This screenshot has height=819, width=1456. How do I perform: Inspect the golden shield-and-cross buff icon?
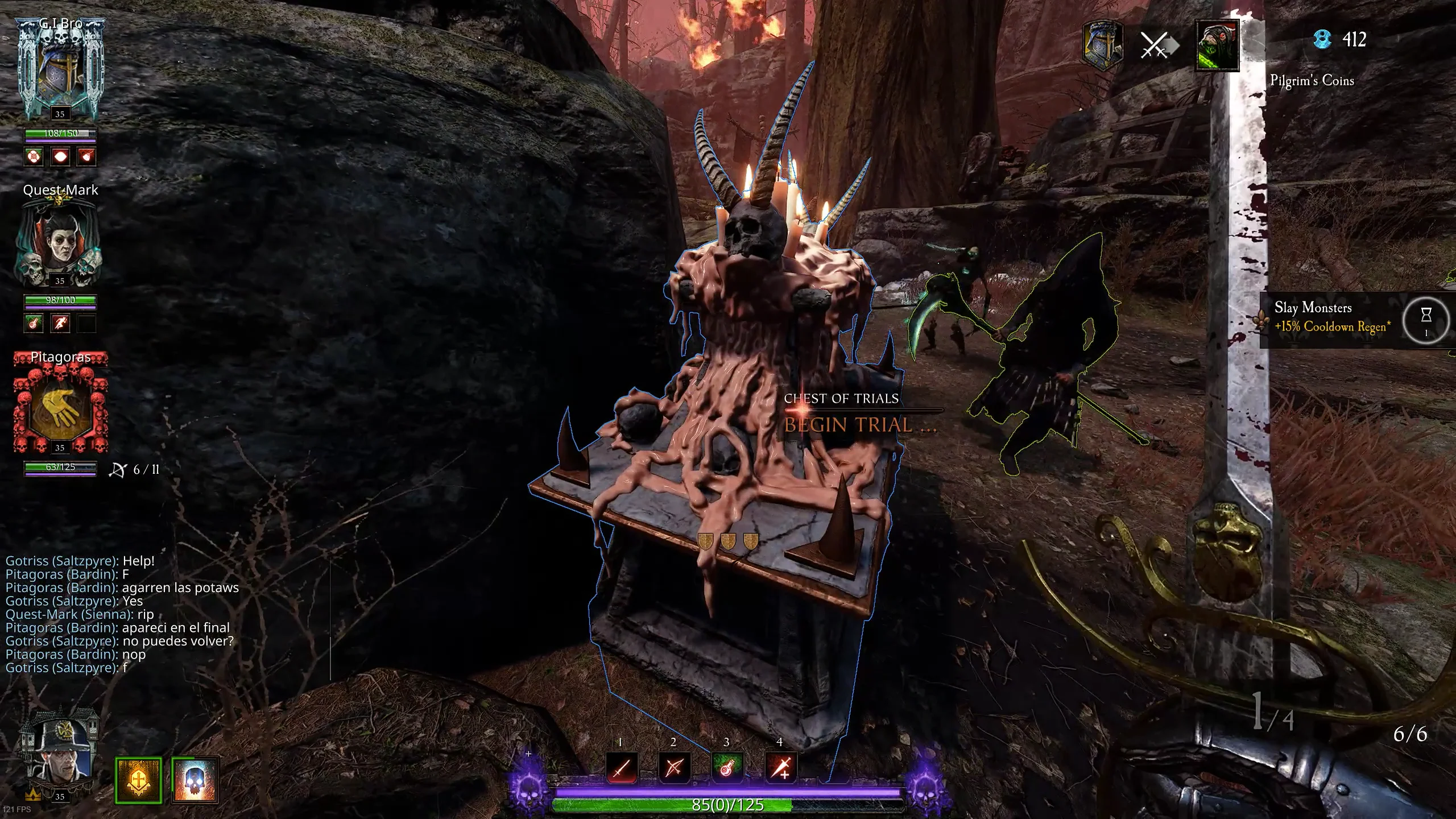(138, 779)
